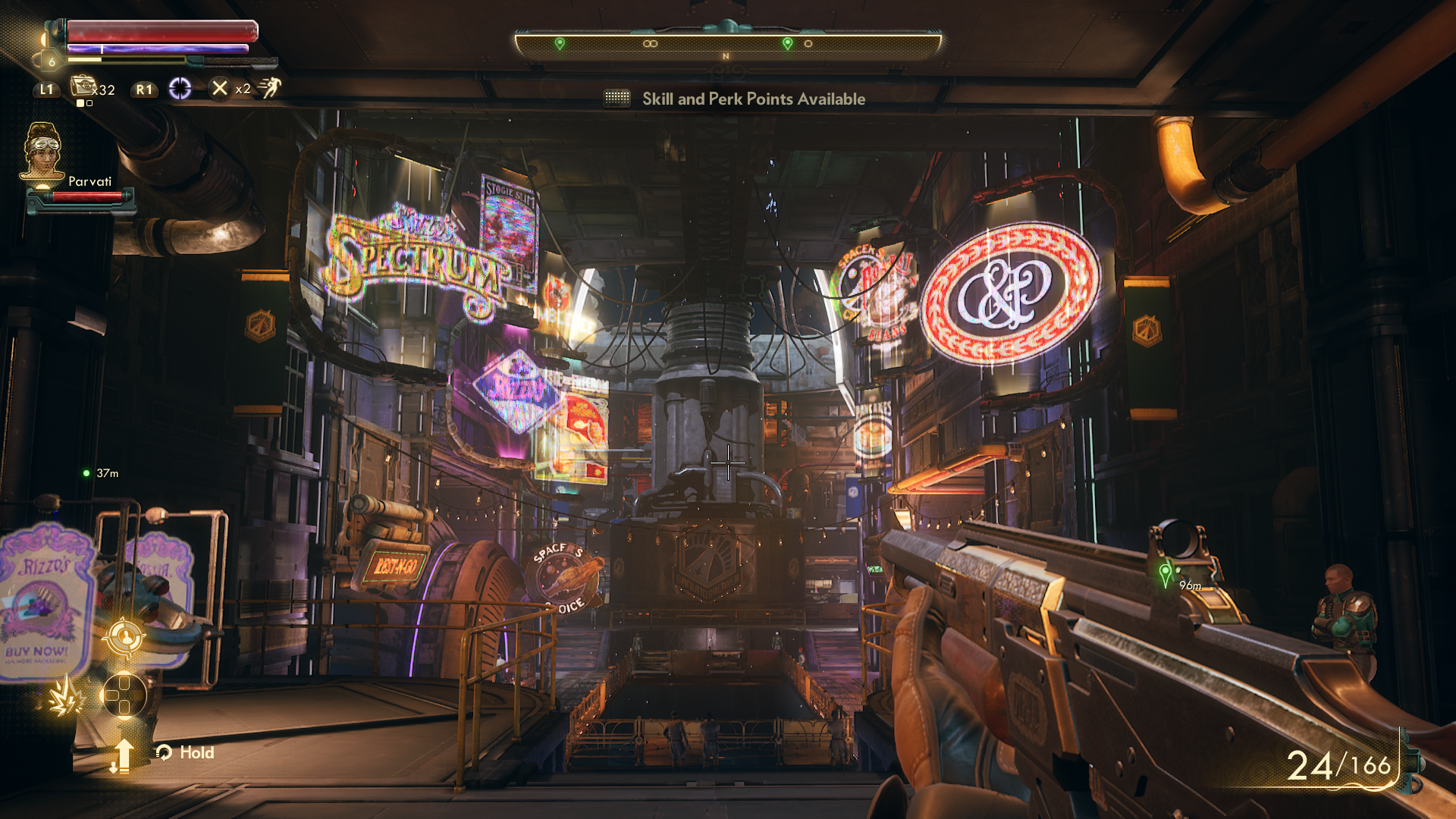Click the running figure dodge icon
Viewport: 1456px width, 819px height.
coord(269,88)
